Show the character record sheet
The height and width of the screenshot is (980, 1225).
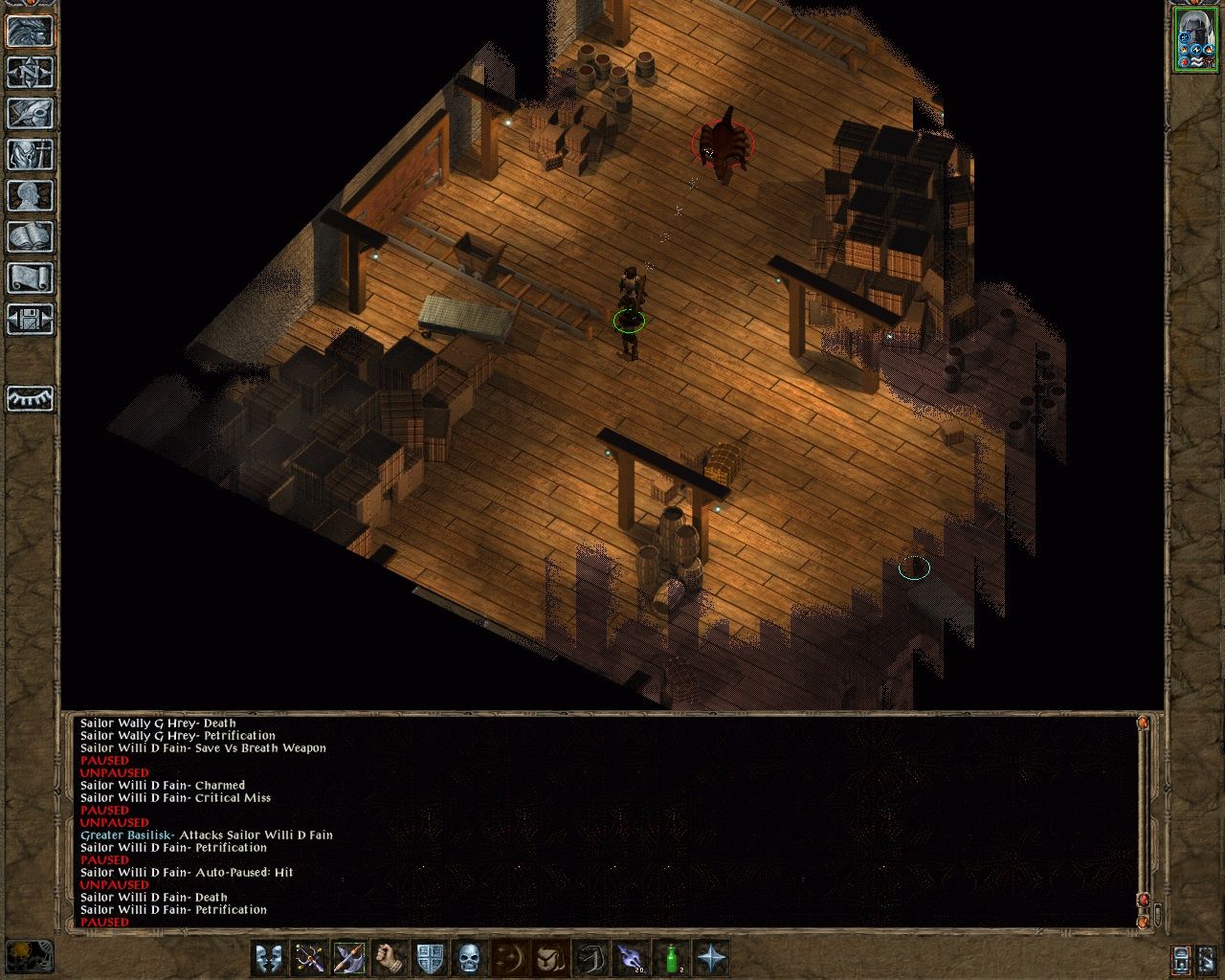point(30,195)
